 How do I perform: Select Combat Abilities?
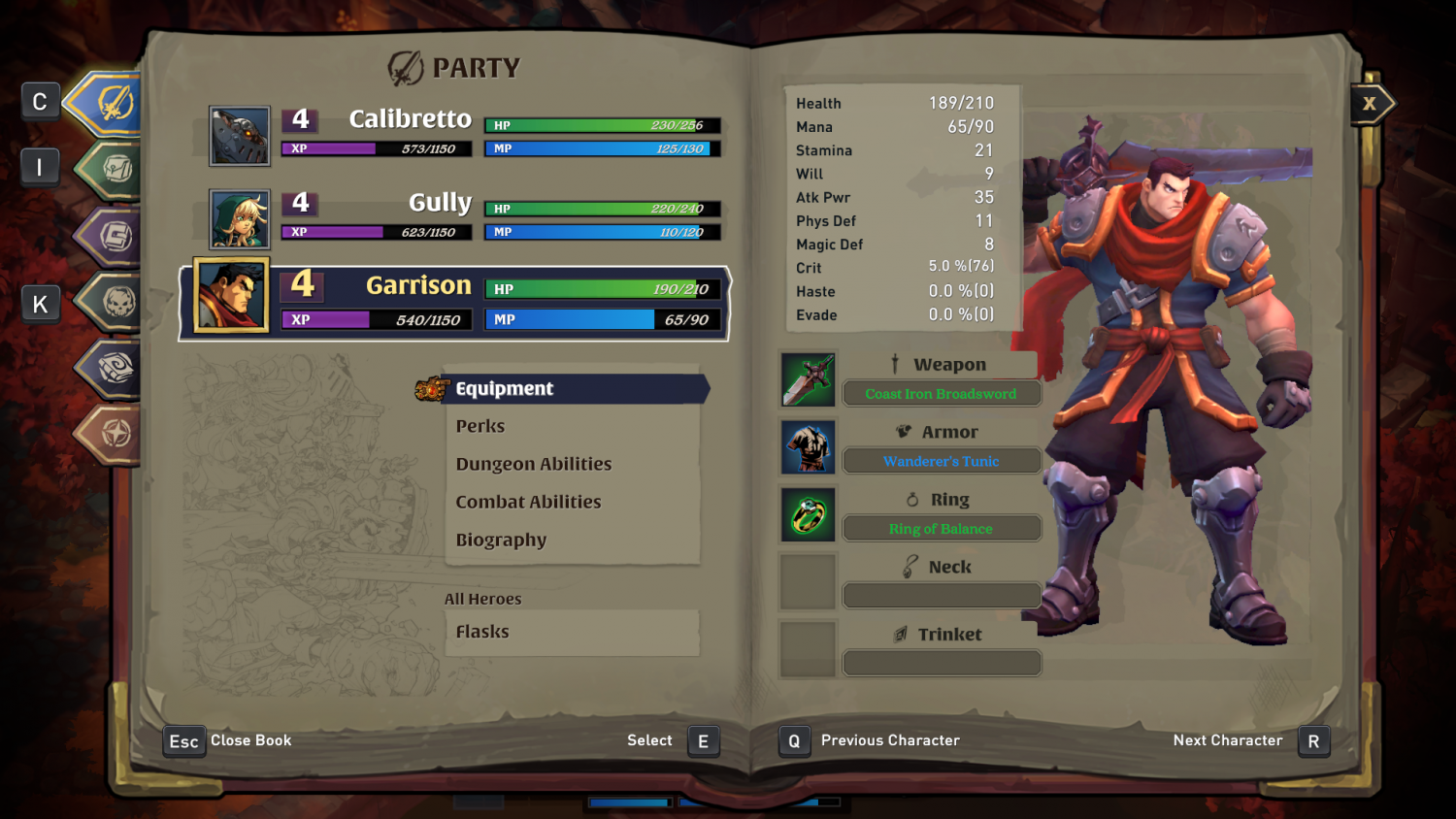click(x=529, y=502)
